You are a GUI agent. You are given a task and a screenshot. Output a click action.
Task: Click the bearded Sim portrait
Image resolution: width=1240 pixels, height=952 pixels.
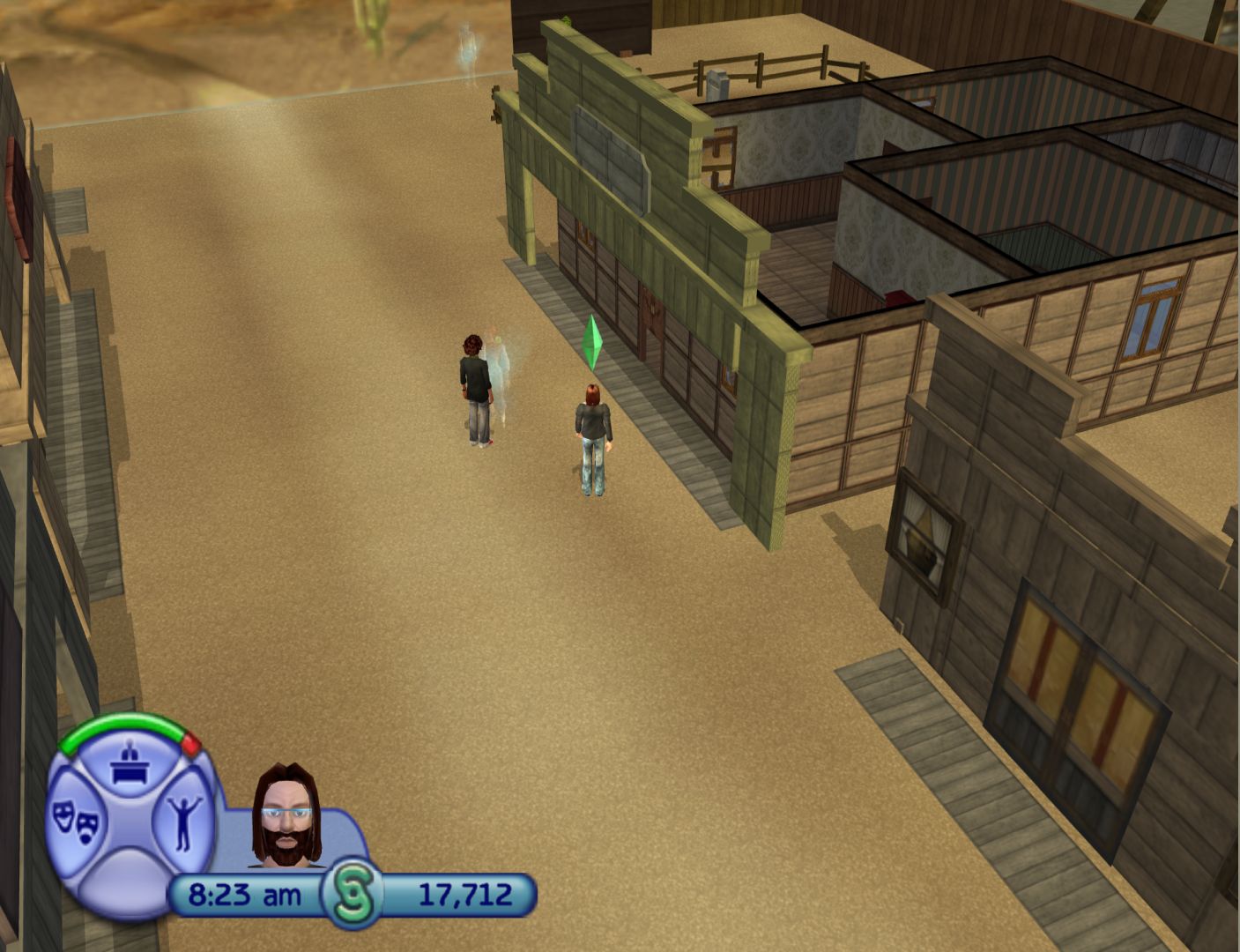(286, 816)
